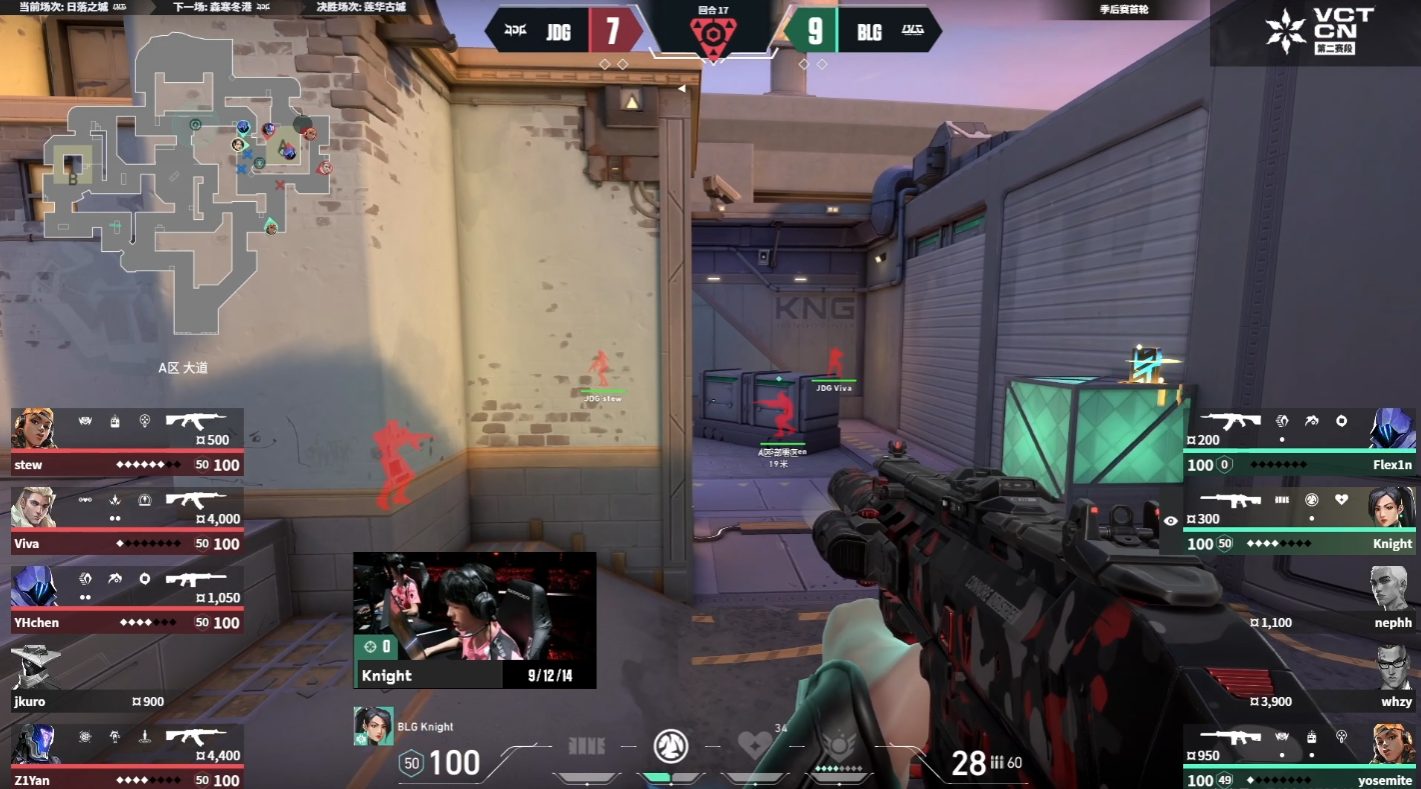
Task: Click the JDG team logo
Action: [x=515, y=31]
